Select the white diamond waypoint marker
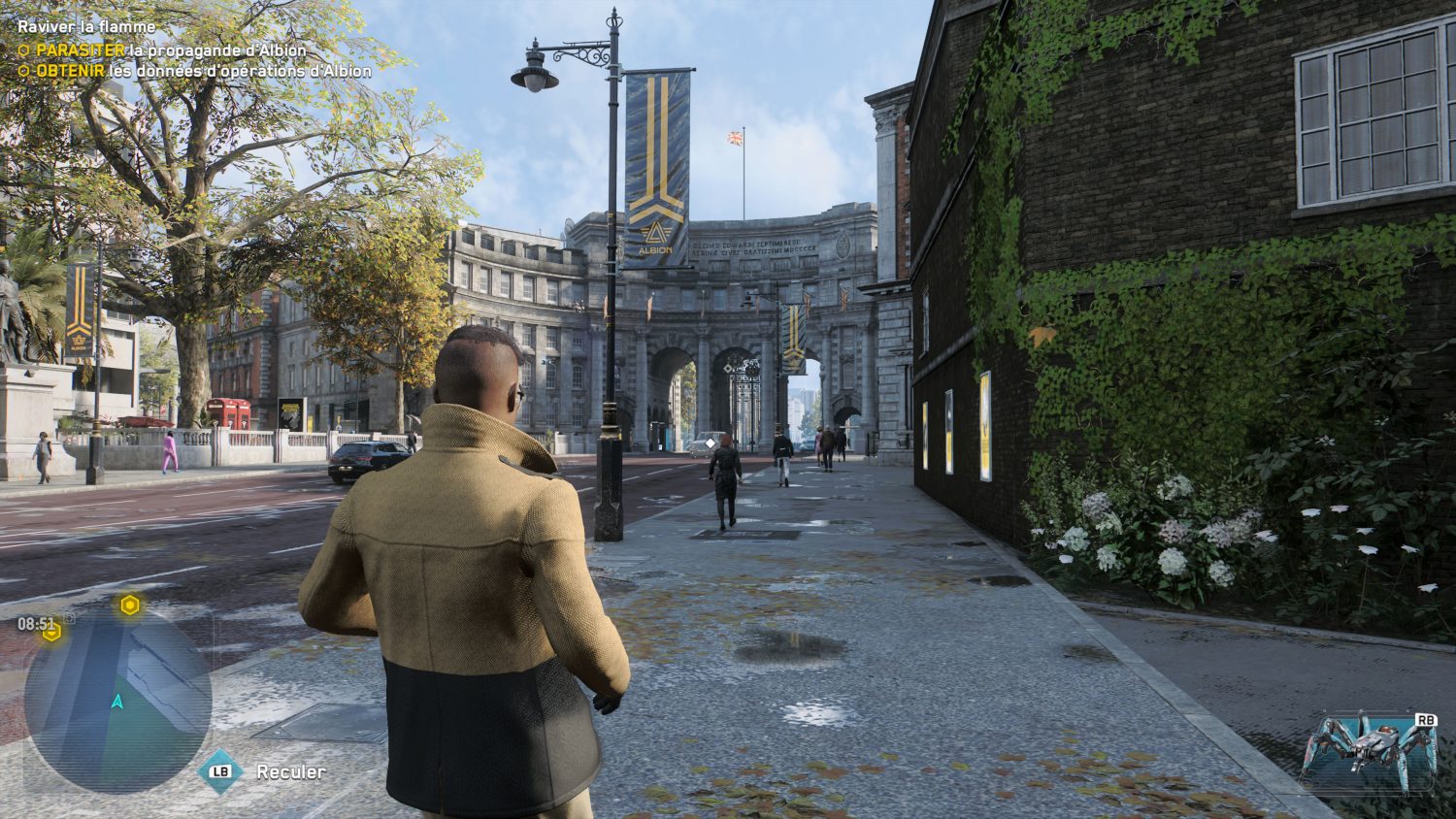This screenshot has width=1456, height=819. [711, 442]
